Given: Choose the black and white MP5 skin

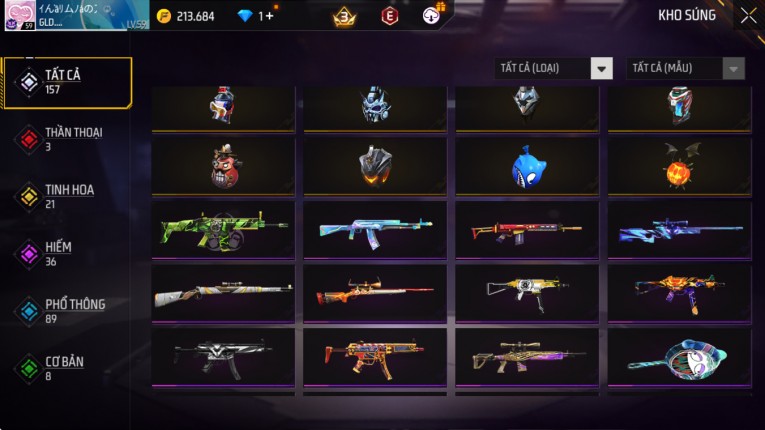Looking at the screenshot, I should pos(224,357).
